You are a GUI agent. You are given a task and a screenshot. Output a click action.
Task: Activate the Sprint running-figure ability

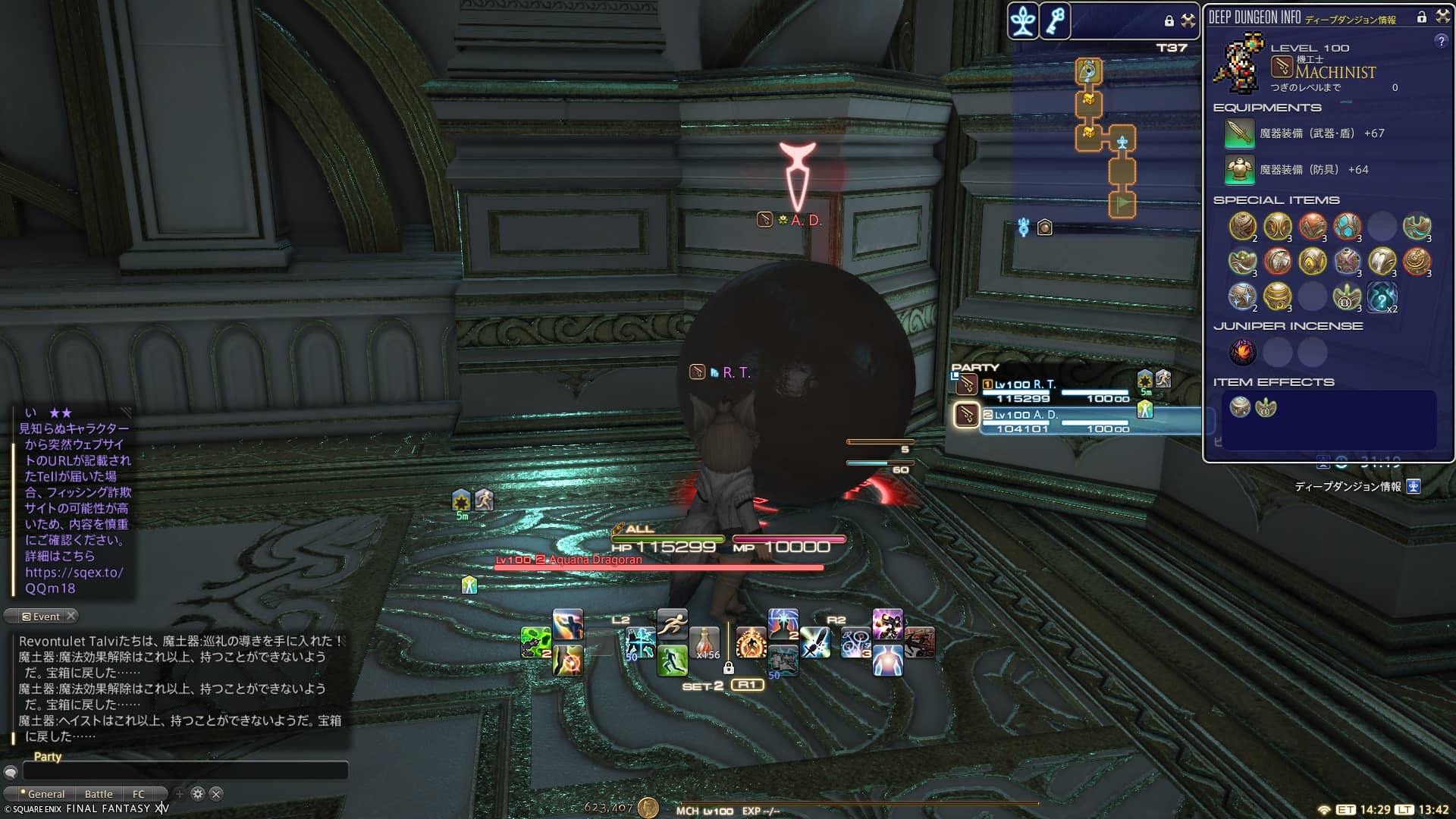point(672,625)
